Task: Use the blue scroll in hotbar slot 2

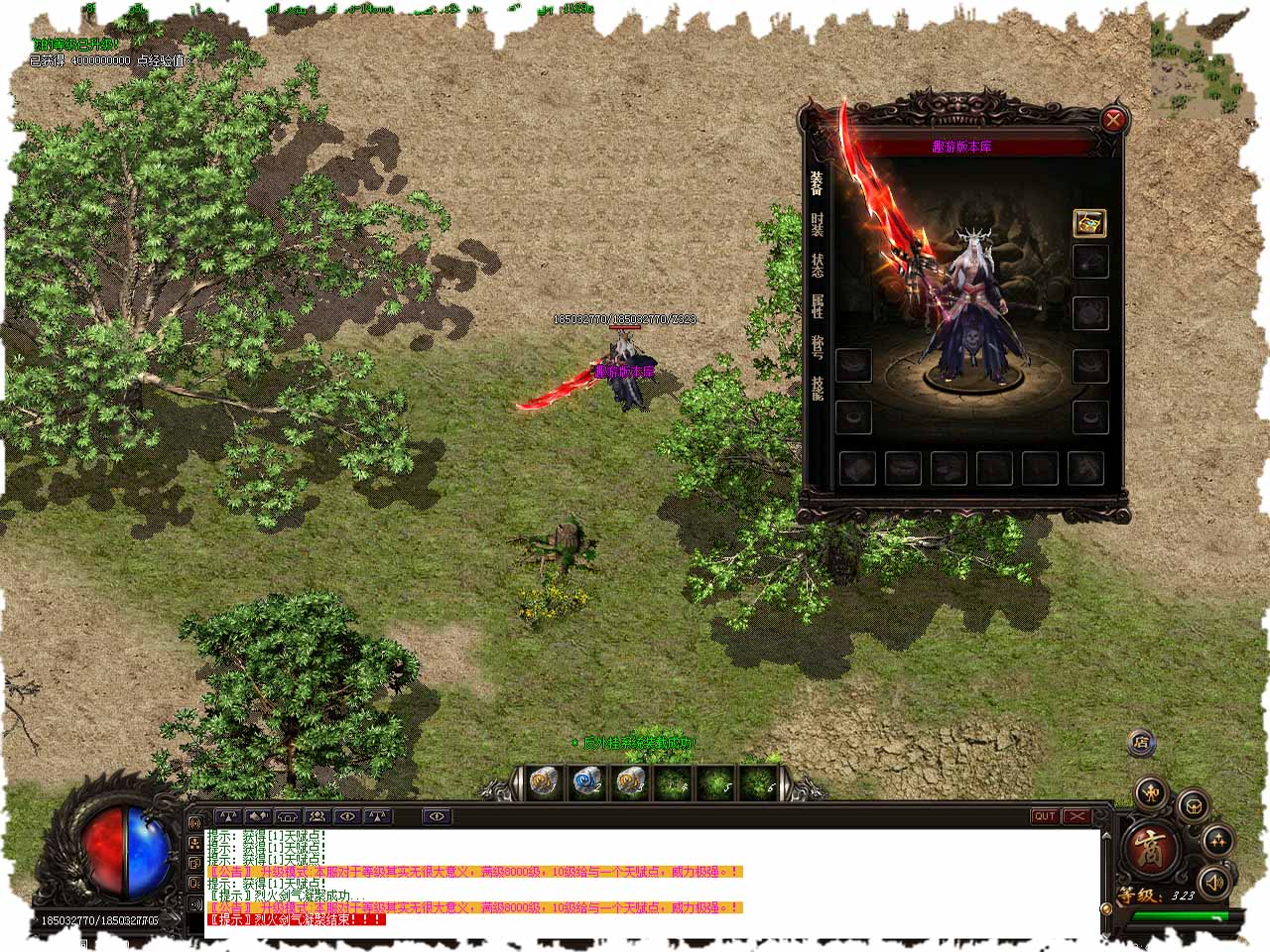Action: (x=586, y=782)
